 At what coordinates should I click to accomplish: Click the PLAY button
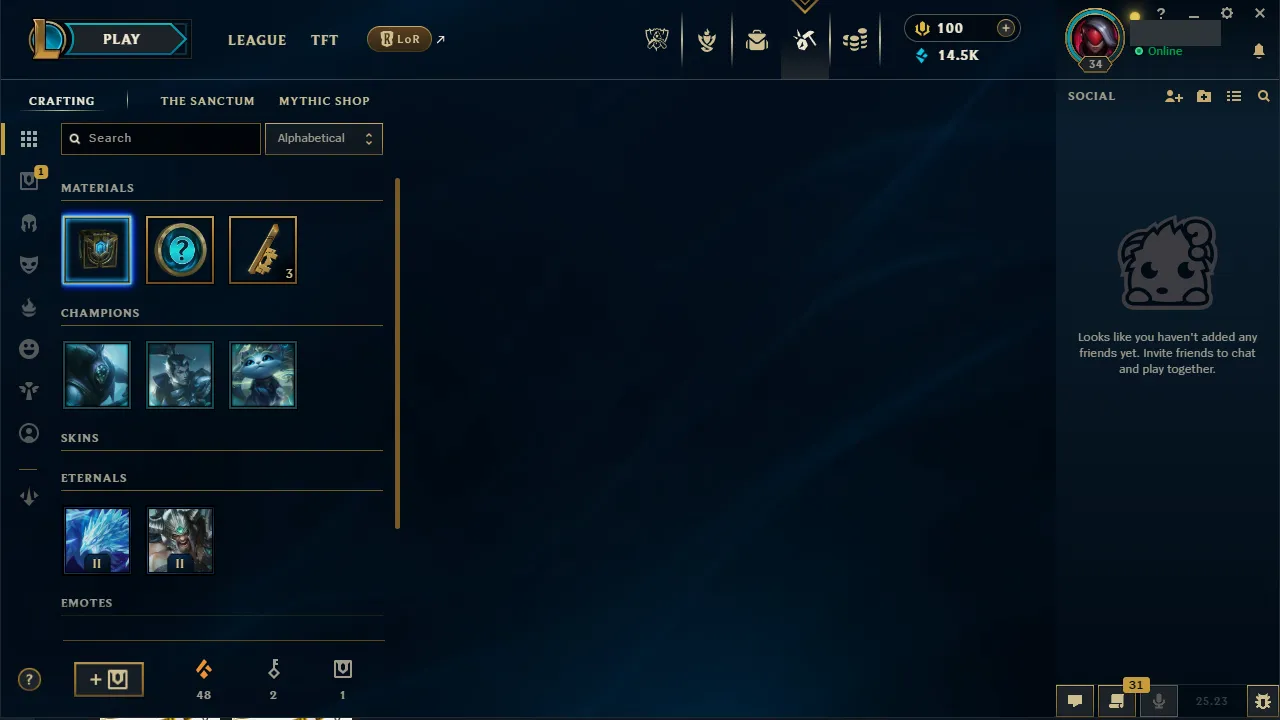point(121,39)
